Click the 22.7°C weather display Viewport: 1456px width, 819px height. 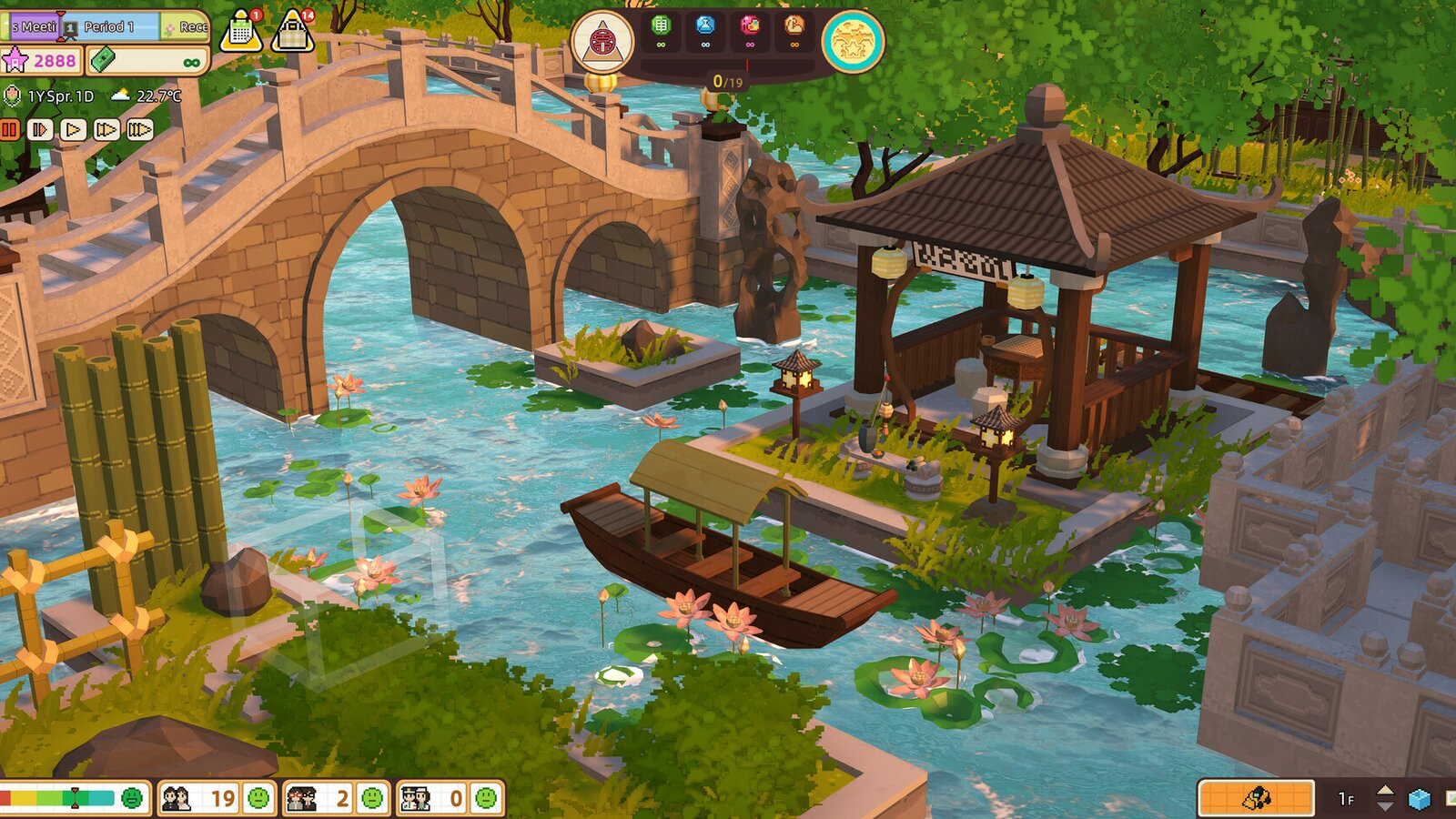click(157, 96)
